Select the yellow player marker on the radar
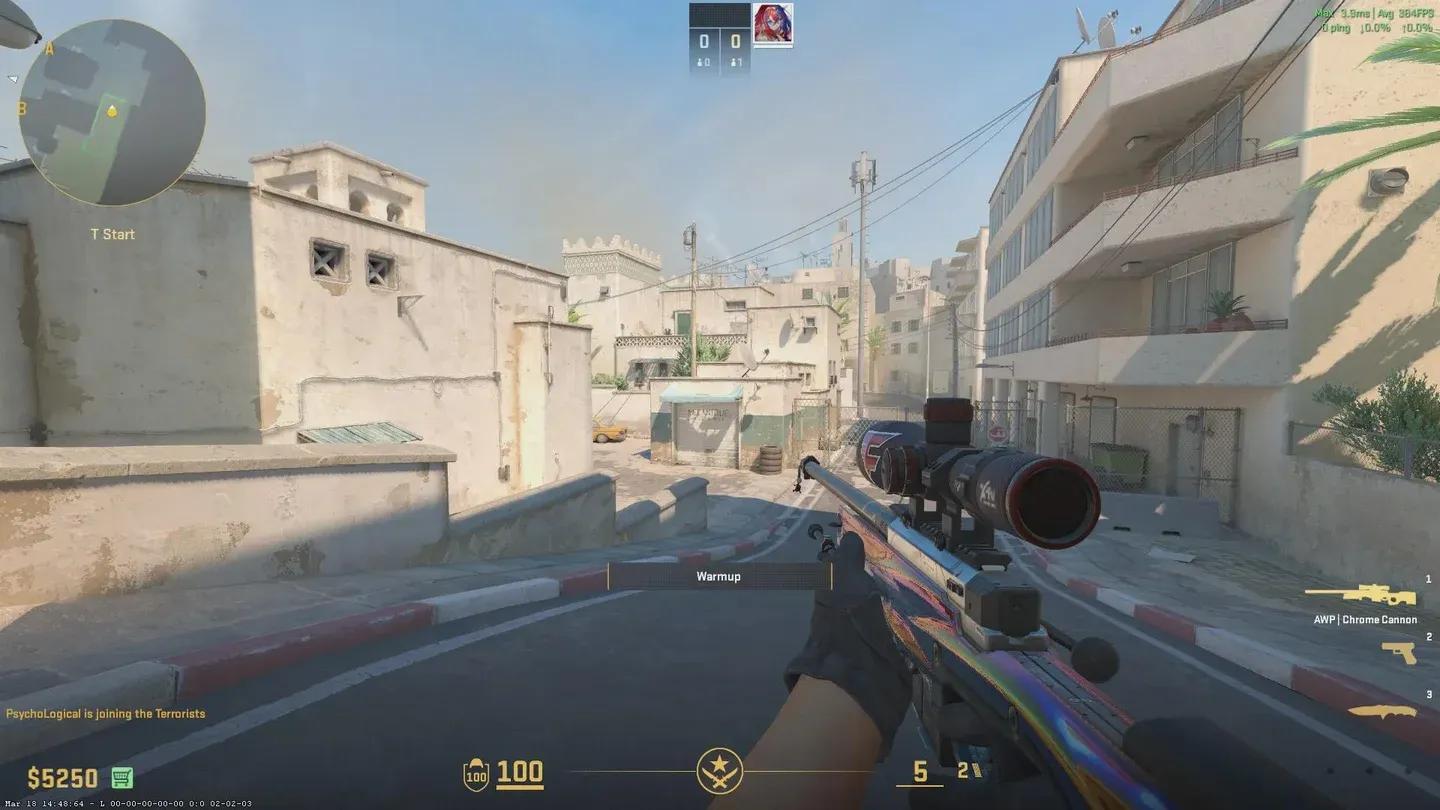Viewport: 1440px width, 810px height. 110,113
